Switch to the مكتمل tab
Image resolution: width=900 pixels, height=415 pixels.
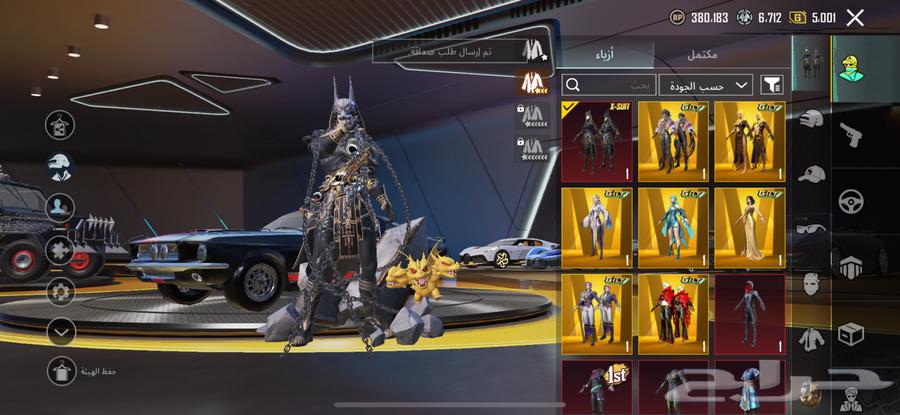tap(702, 55)
